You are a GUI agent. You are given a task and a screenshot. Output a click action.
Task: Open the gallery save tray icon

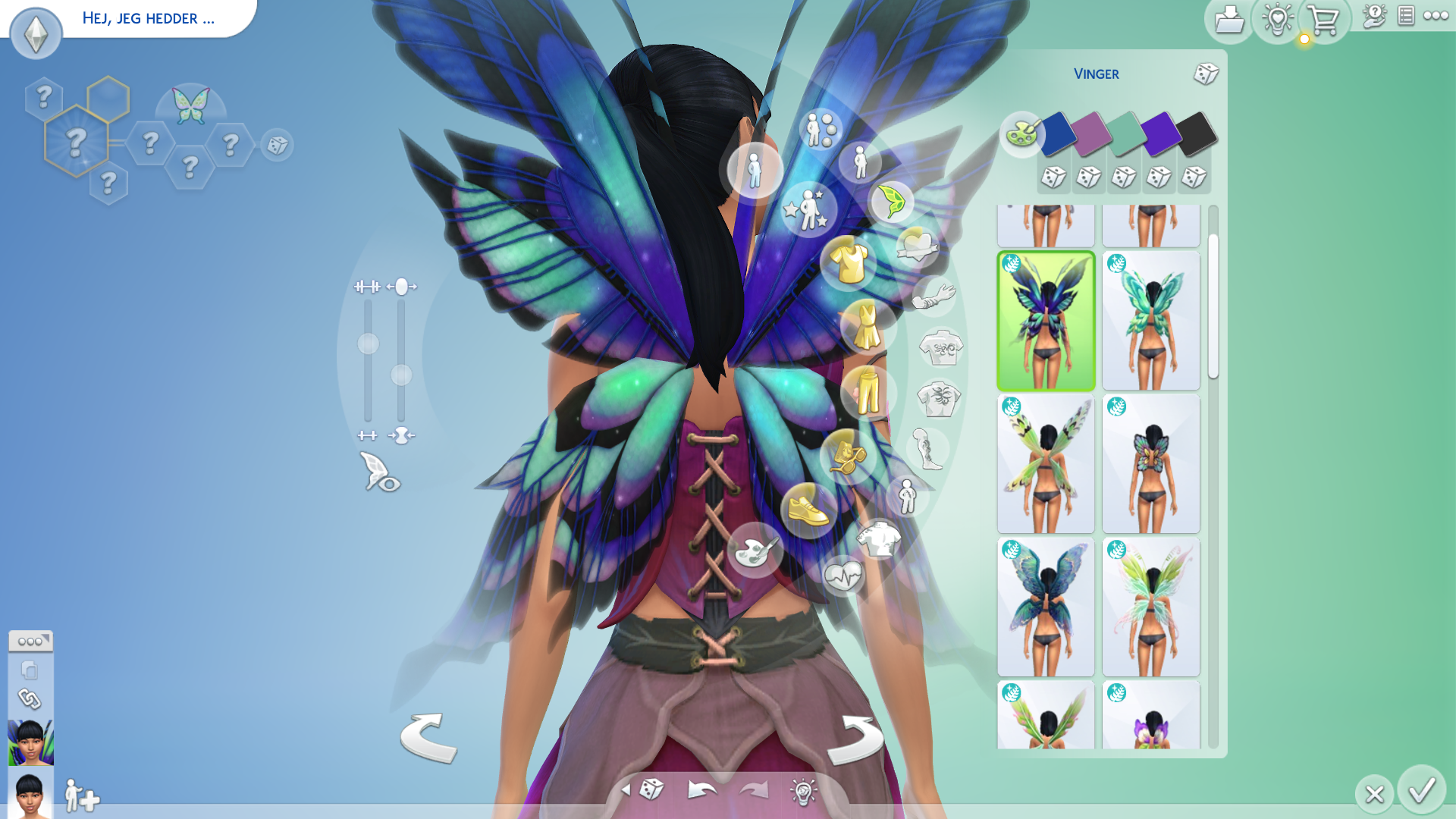tap(1228, 20)
